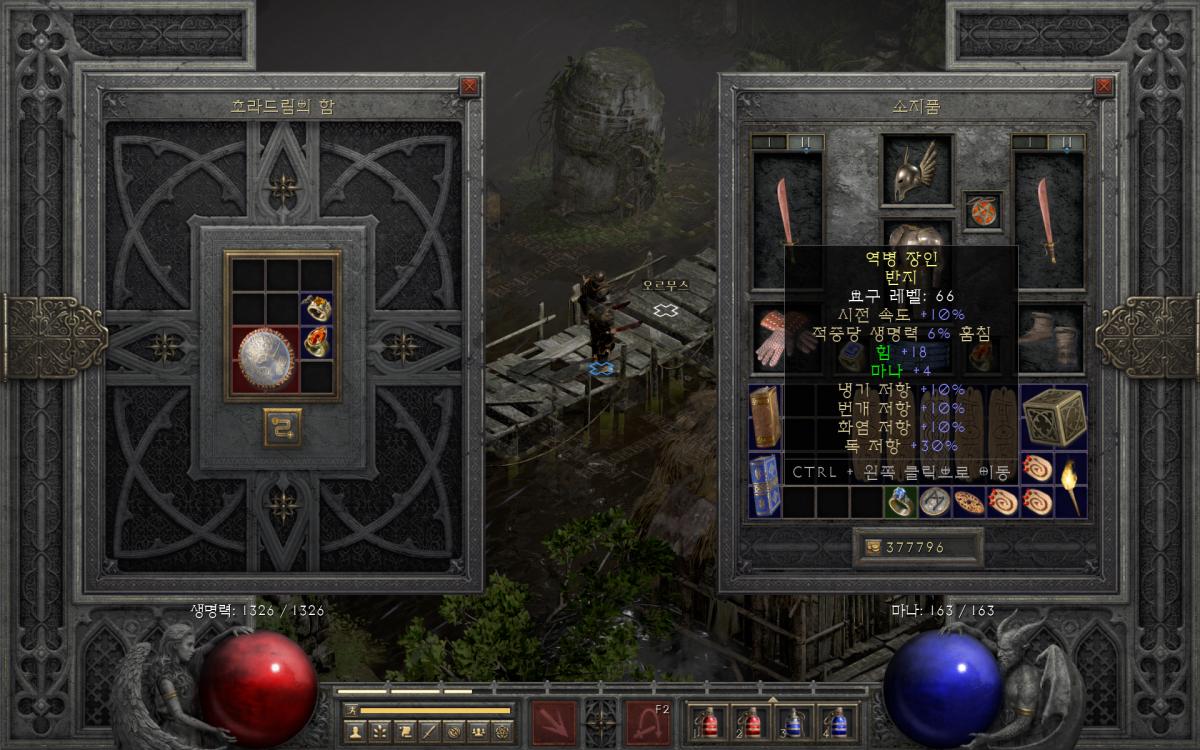Select the Horadric Cube in the inventory
1200x750 pixels.
(1053, 417)
